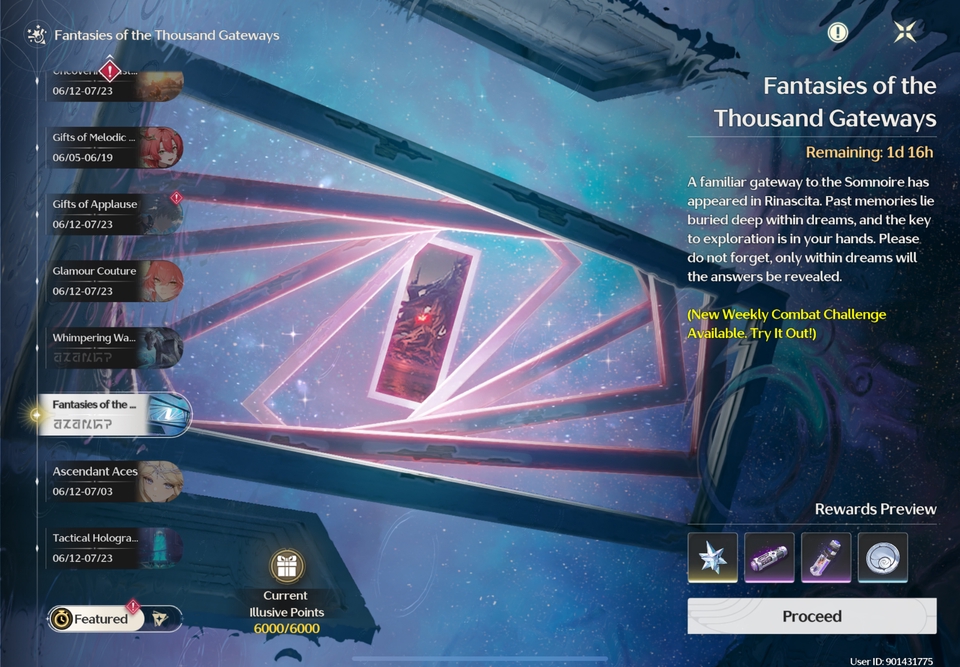Preview the star crystal reward
This screenshot has height=667, width=960.
tap(713, 557)
